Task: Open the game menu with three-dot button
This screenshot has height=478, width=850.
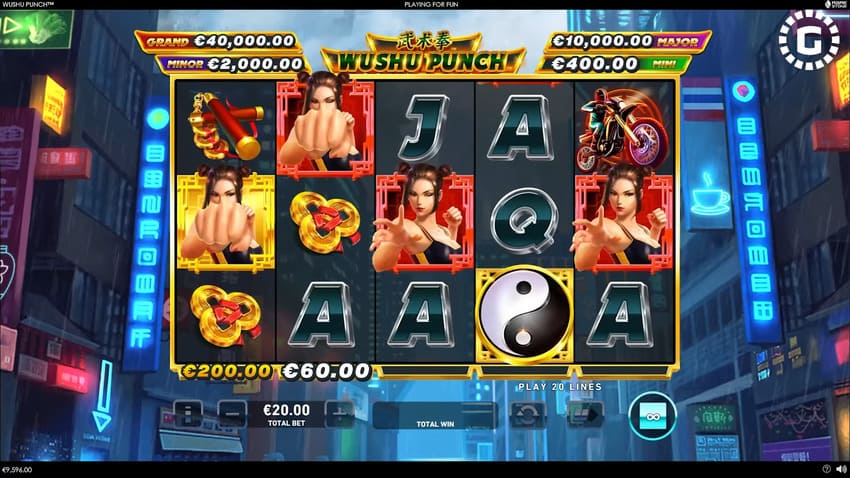Action: [188, 413]
